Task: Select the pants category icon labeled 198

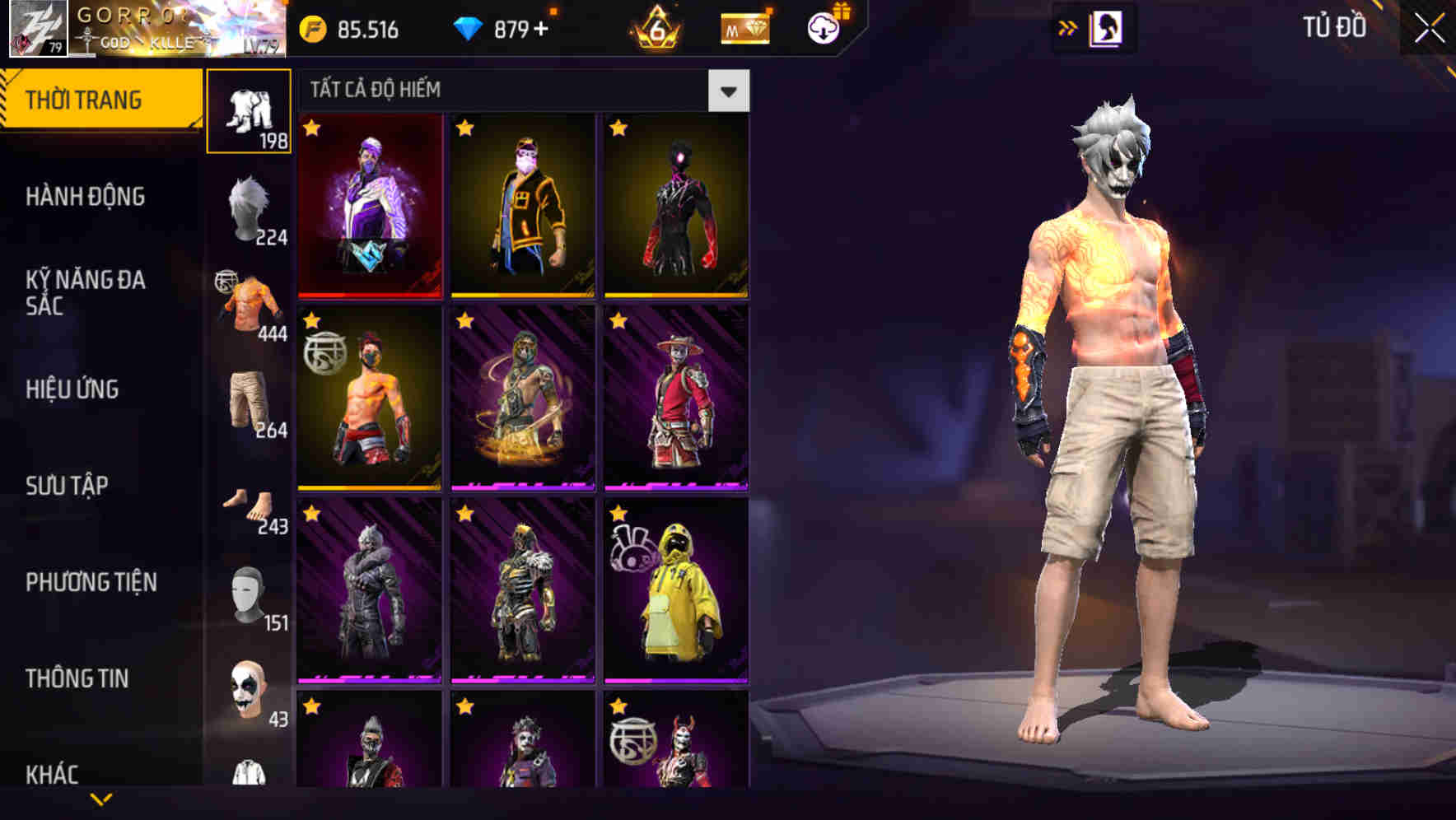Action: click(249, 111)
